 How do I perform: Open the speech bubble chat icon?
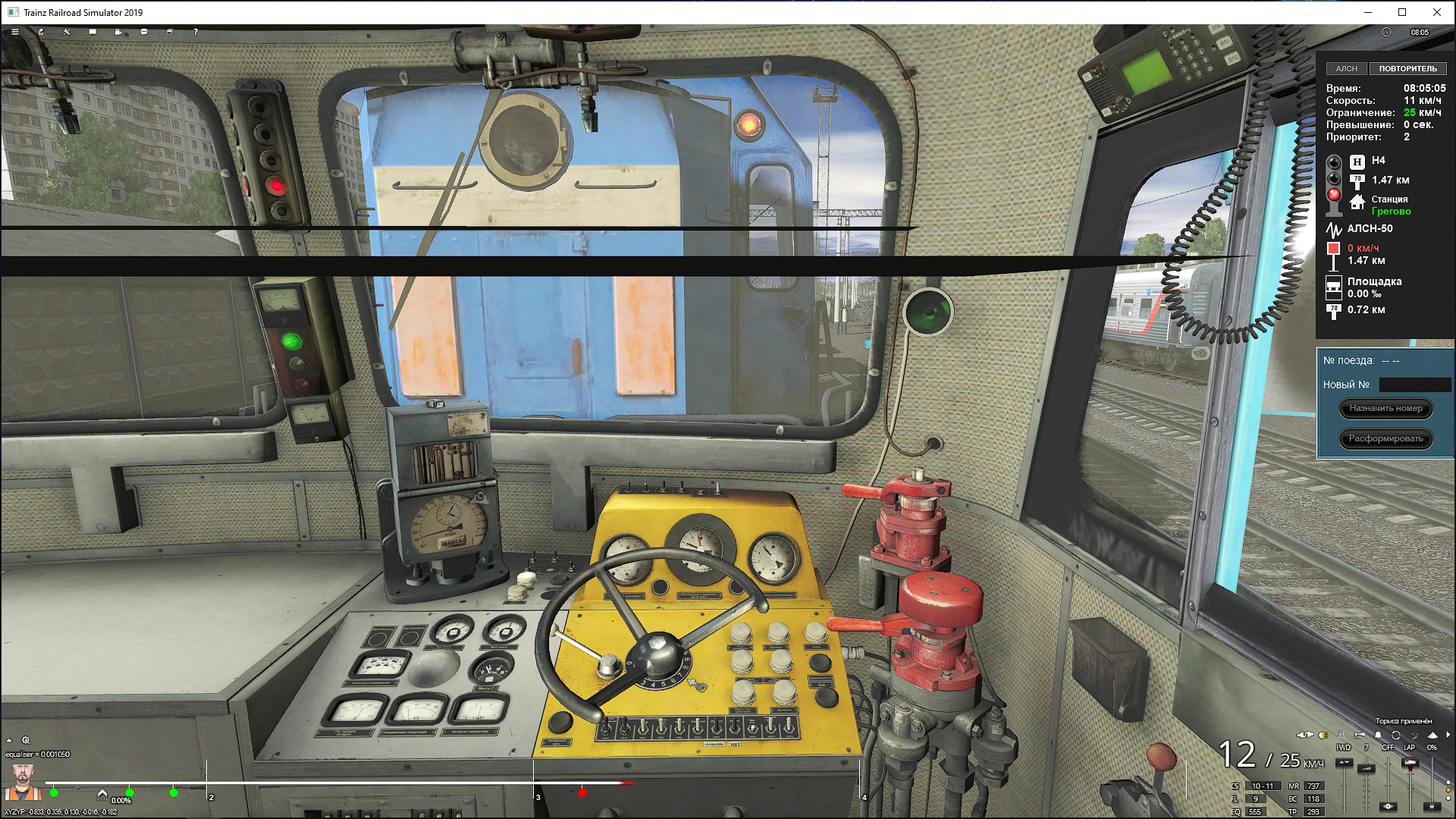(144, 32)
